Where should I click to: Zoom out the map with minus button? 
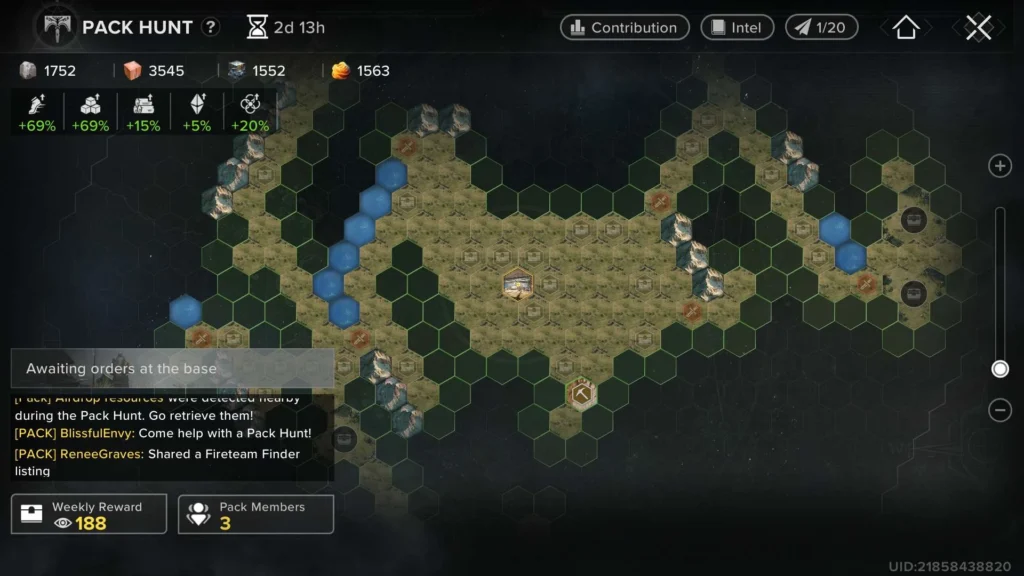tap(999, 410)
